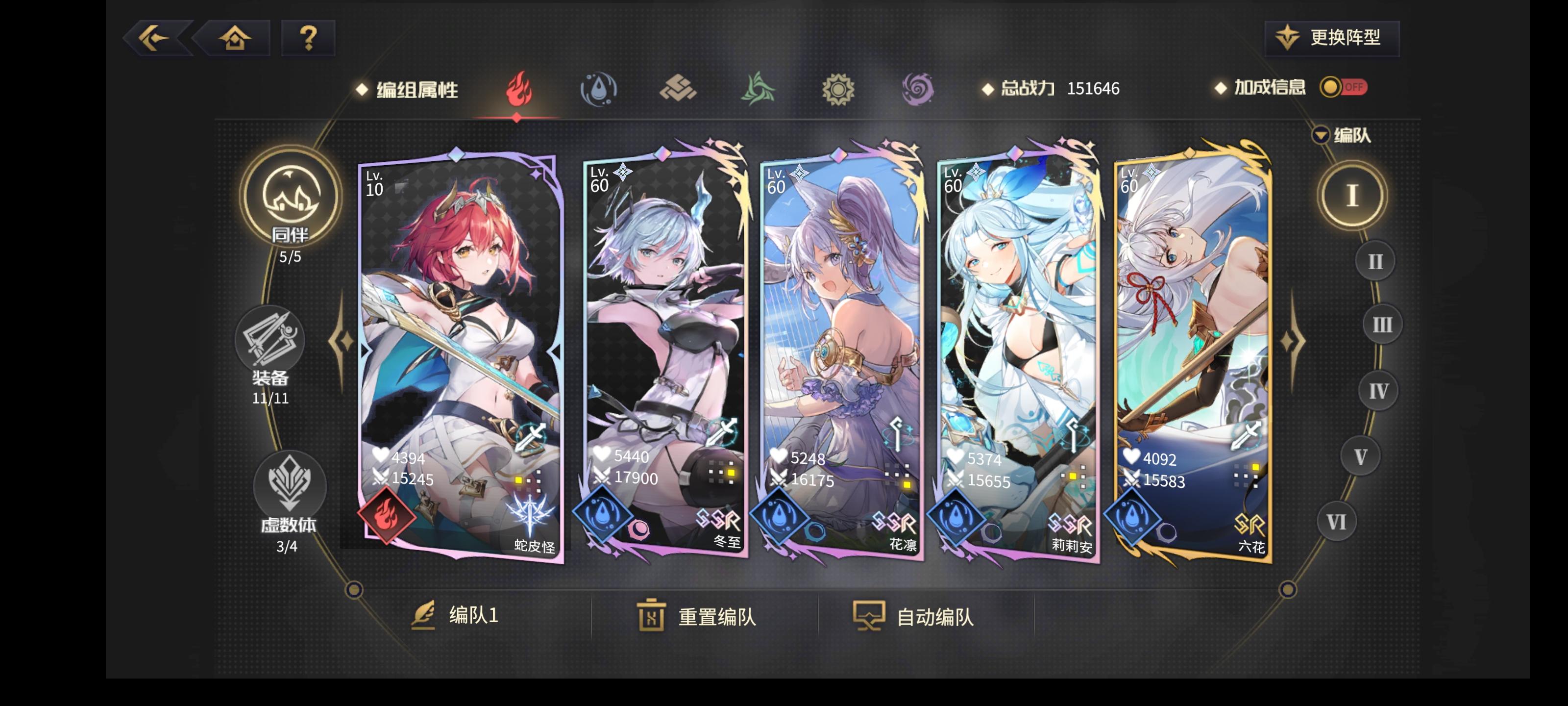Switch to formation tab VI
This screenshot has width=1568, height=706.
click(1337, 521)
